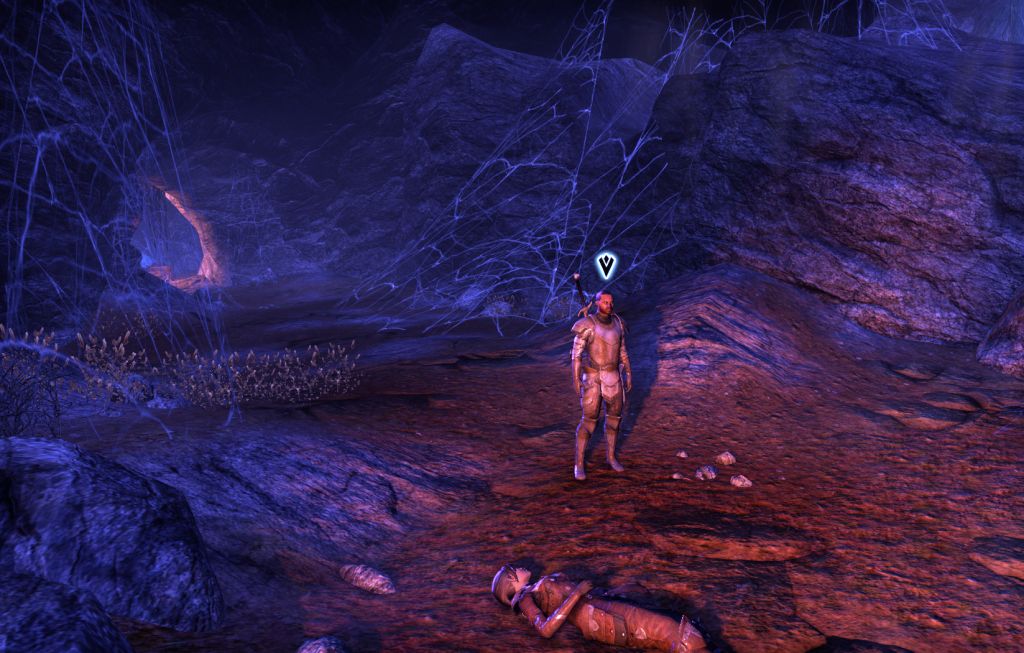
Task: Click the quest marker above the armored knight
Action: click(x=605, y=265)
